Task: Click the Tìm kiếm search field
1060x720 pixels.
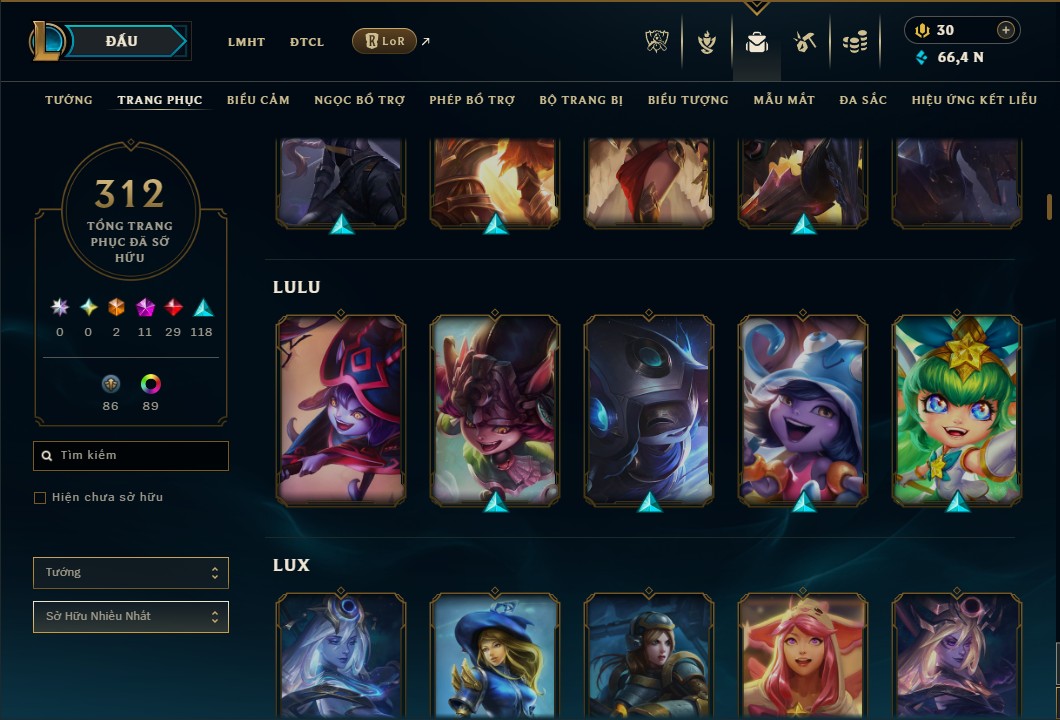Action: point(131,456)
